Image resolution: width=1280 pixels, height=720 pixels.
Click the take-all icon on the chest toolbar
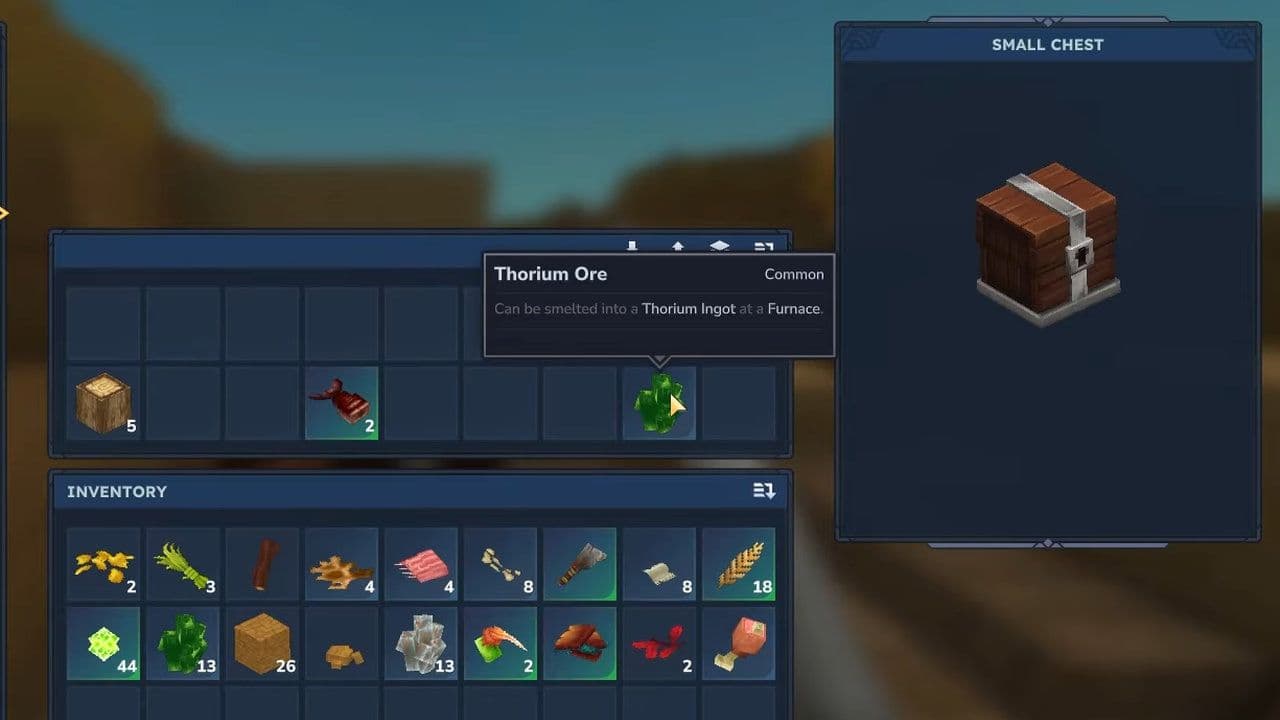(632, 246)
